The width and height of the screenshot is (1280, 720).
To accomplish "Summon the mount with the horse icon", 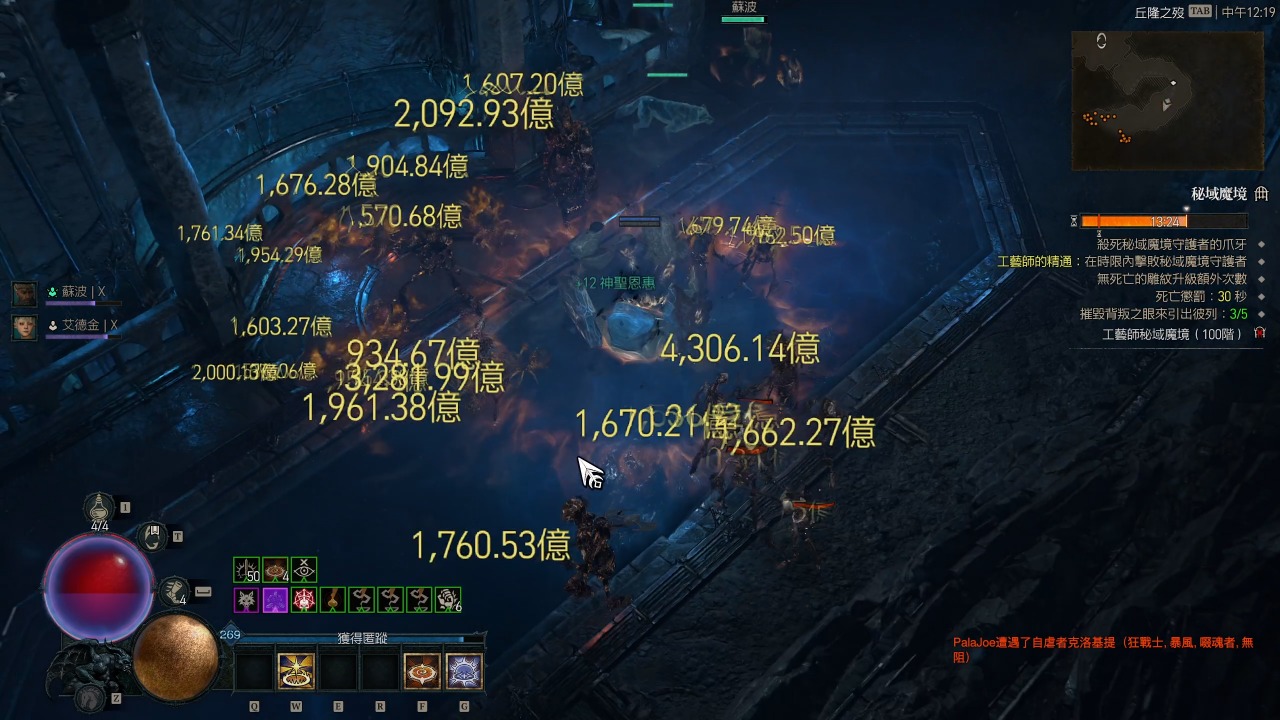I will click(x=92, y=697).
